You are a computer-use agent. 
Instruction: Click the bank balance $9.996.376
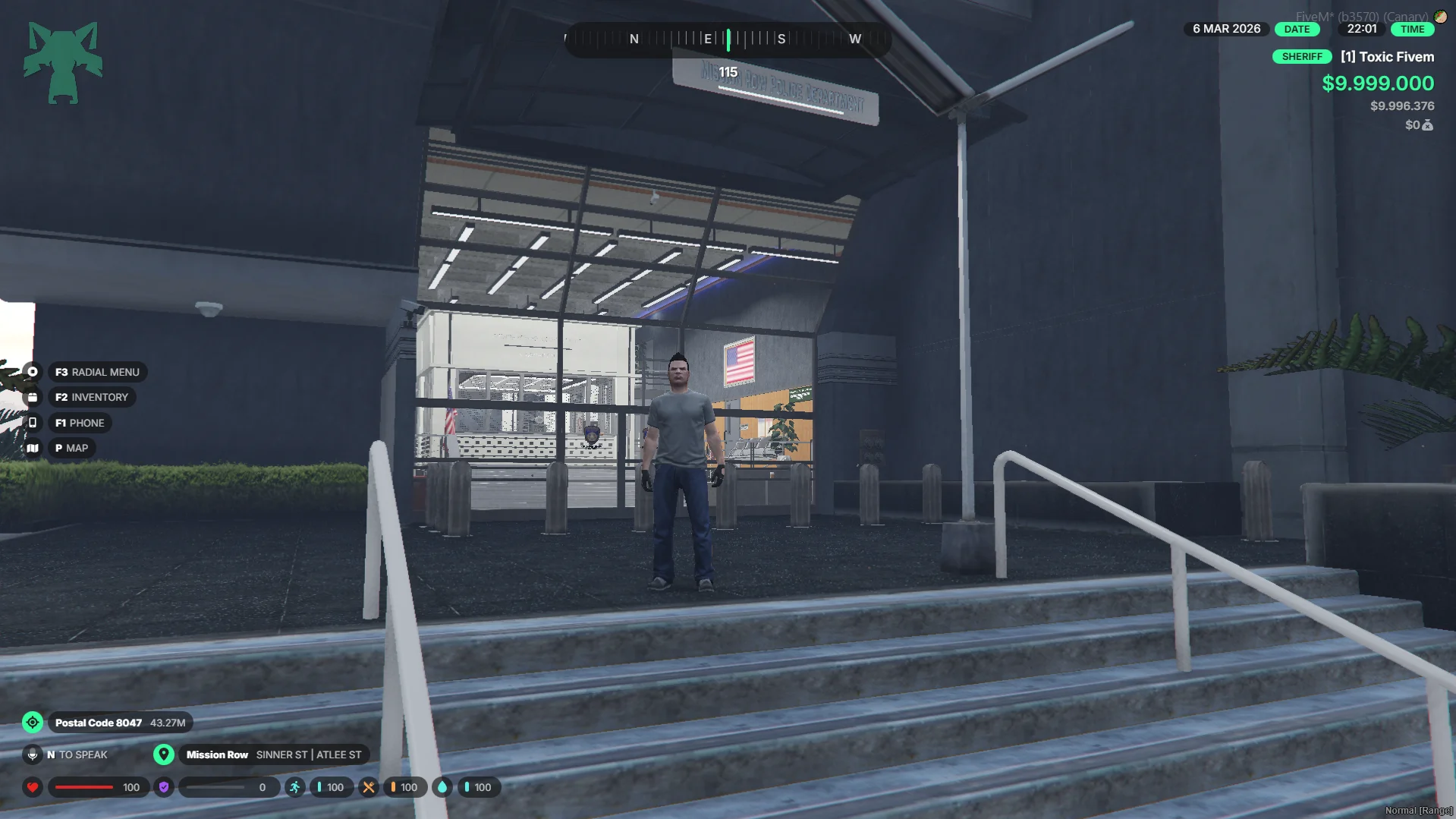pyautogui.click(x=1402, y=106)
